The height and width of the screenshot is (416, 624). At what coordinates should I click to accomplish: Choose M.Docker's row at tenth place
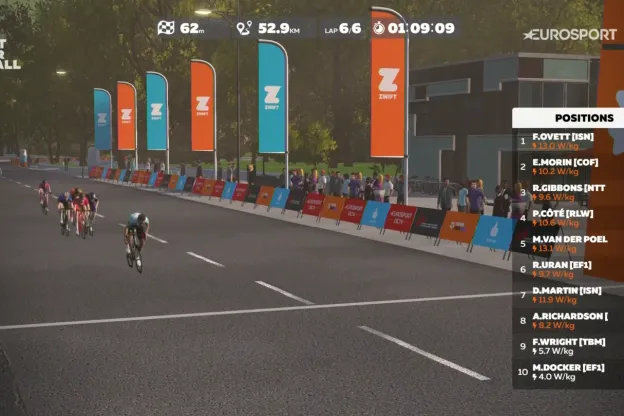(x=566, y=372)
